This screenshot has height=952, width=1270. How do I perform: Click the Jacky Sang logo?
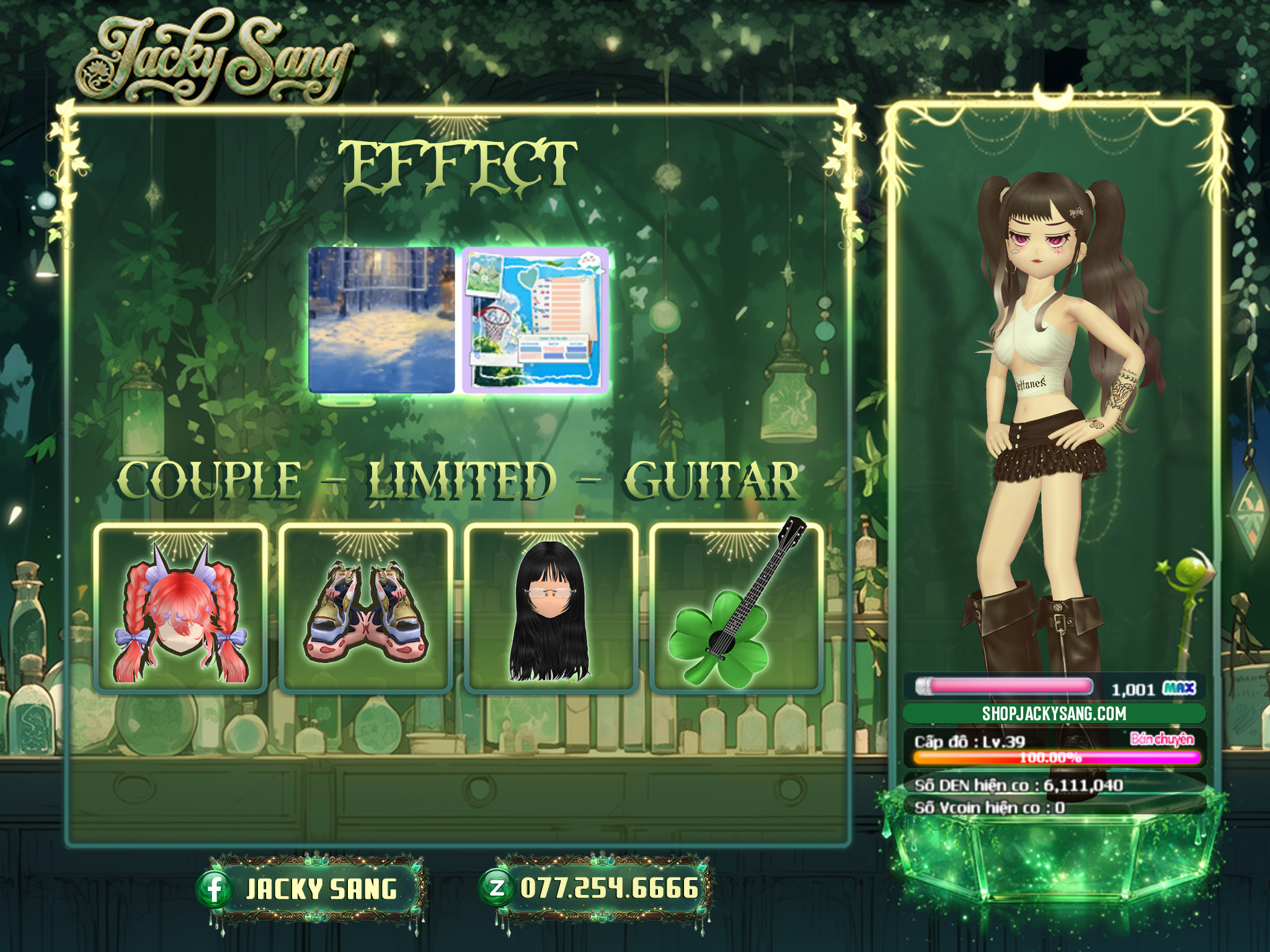coord(214,59)
